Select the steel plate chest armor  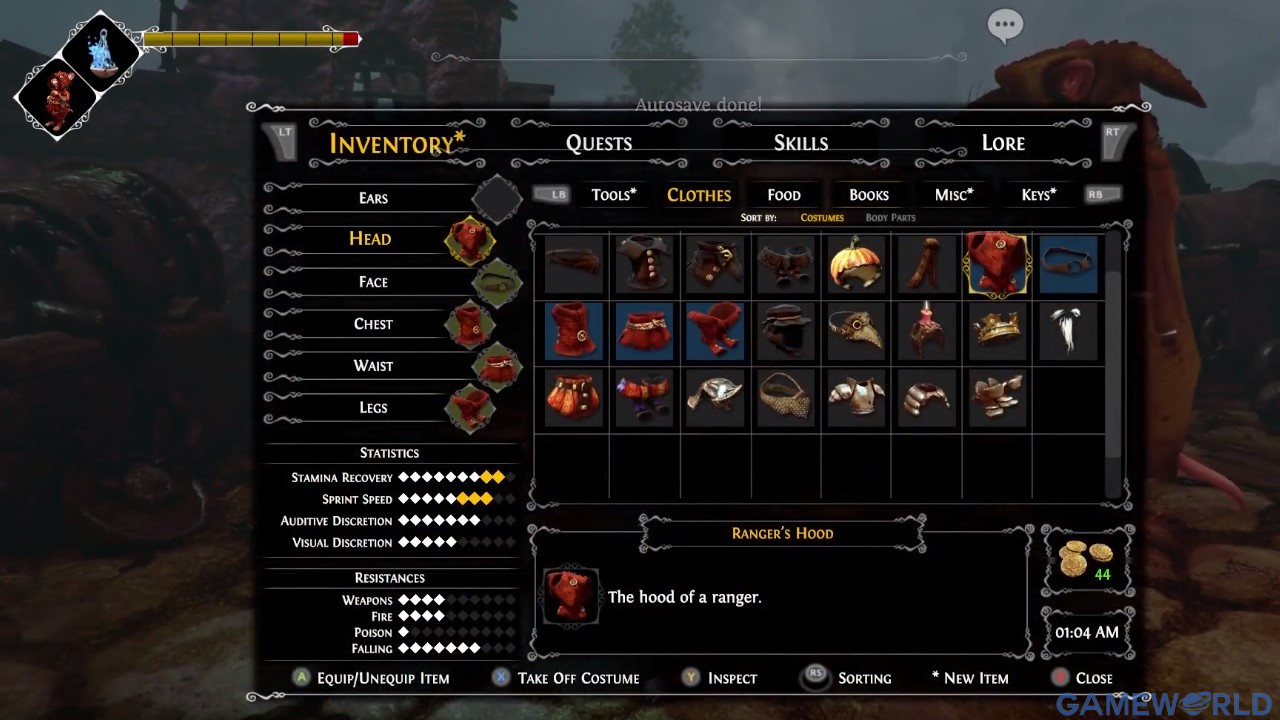857,397
